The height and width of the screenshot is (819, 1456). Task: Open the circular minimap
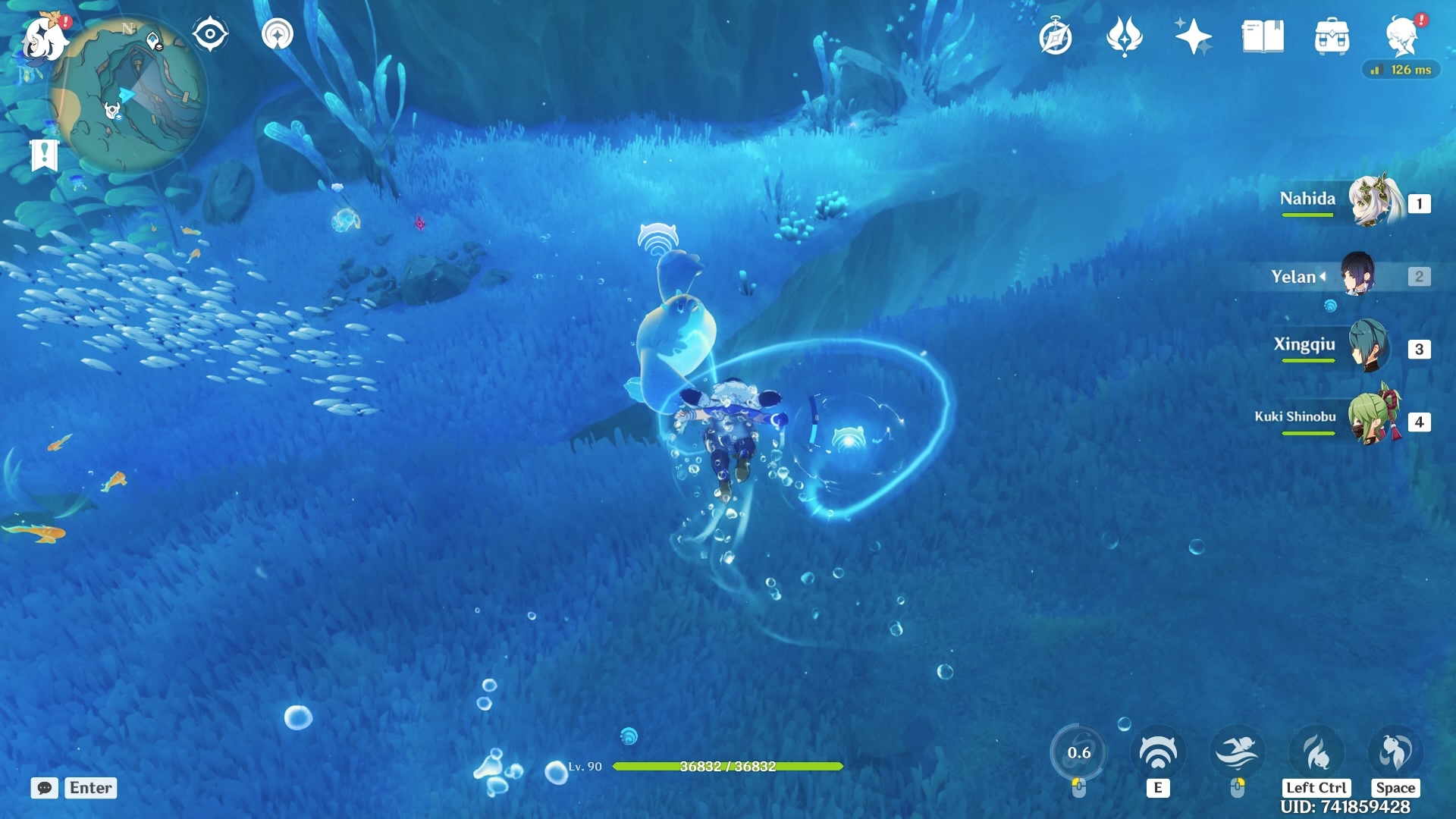tap(127, 96)
